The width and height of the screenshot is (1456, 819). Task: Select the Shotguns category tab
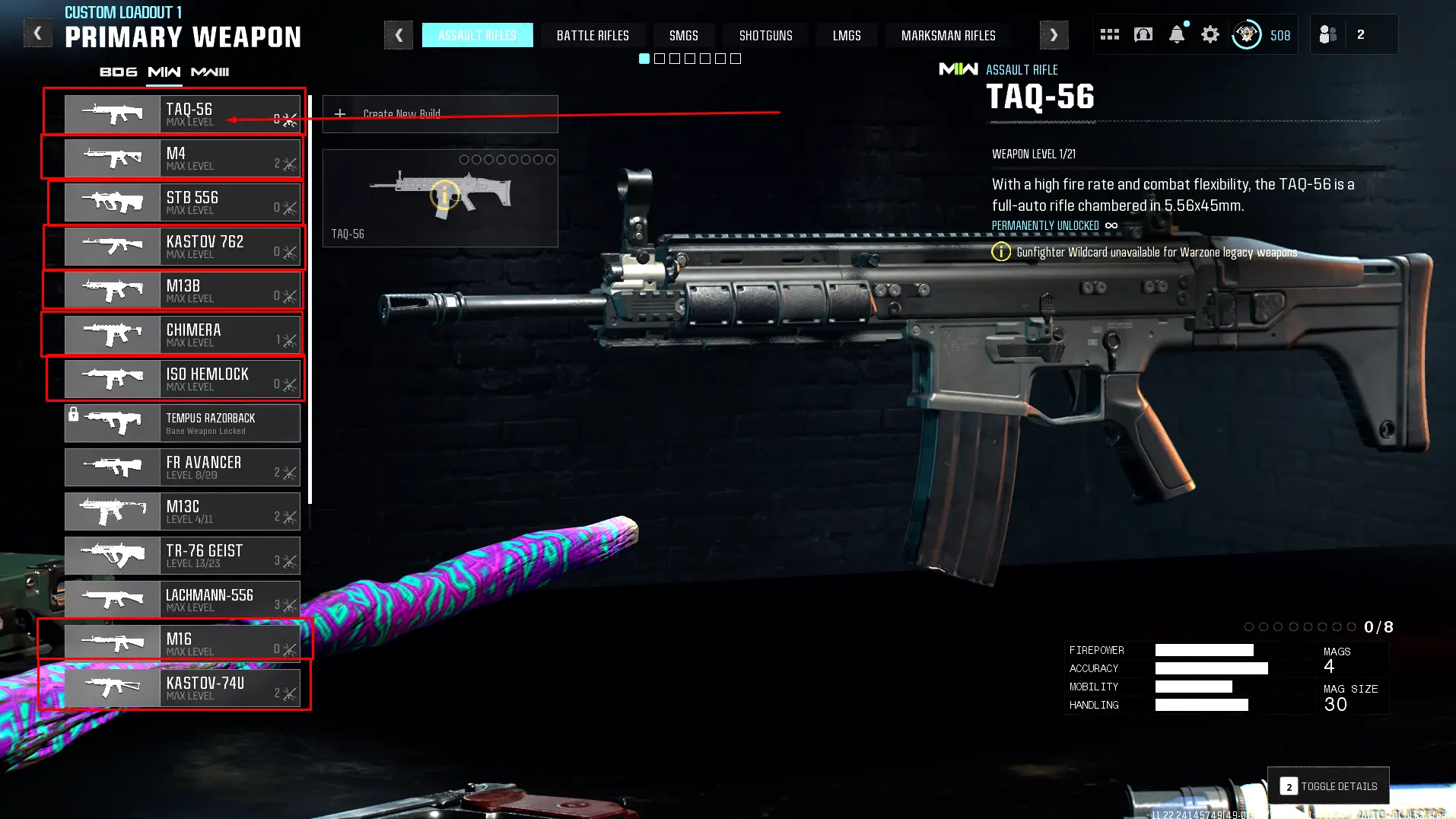(765, 36)
